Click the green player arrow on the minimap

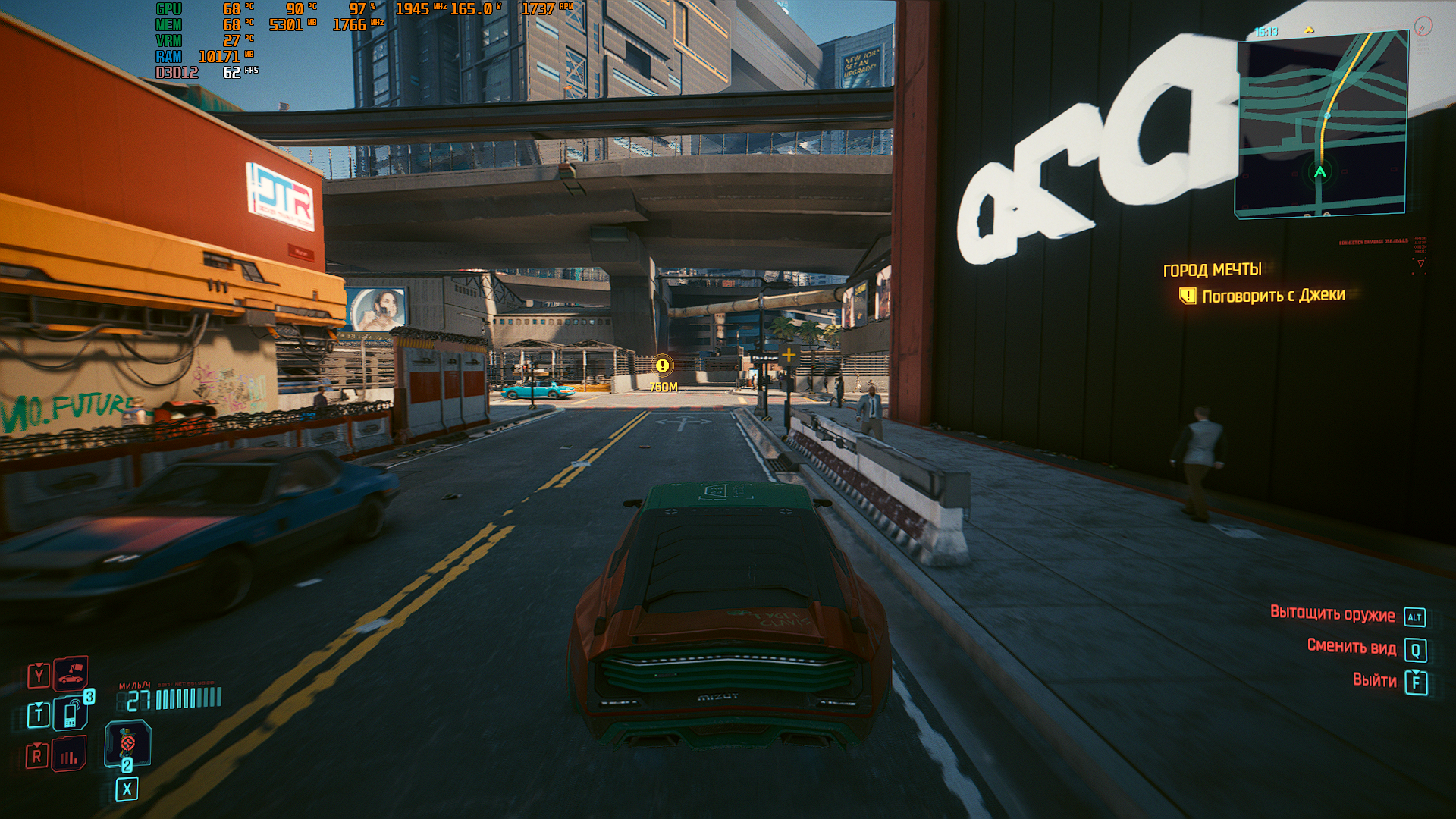click(x=1320, y=172)
